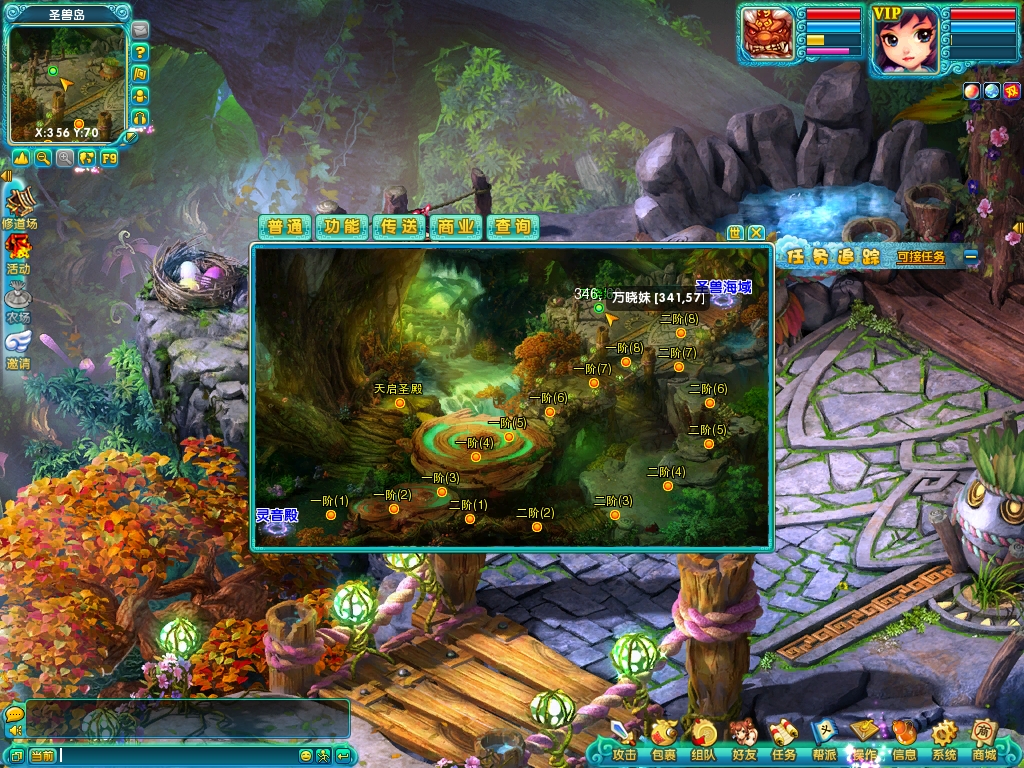
Task: Select the 一阶(4) marker on the map
Action: point(476,457)
